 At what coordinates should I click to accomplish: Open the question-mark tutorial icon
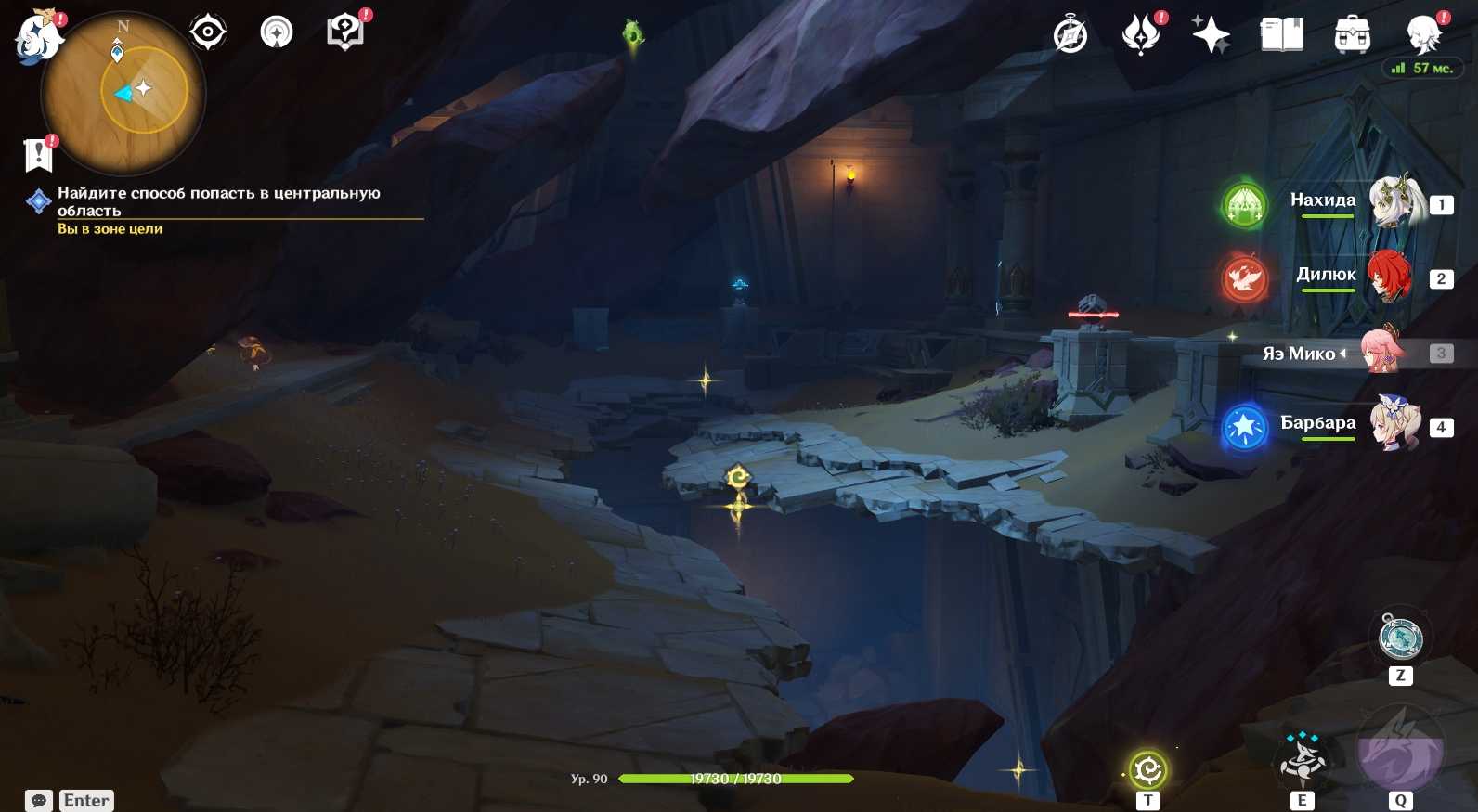(345, 32)
